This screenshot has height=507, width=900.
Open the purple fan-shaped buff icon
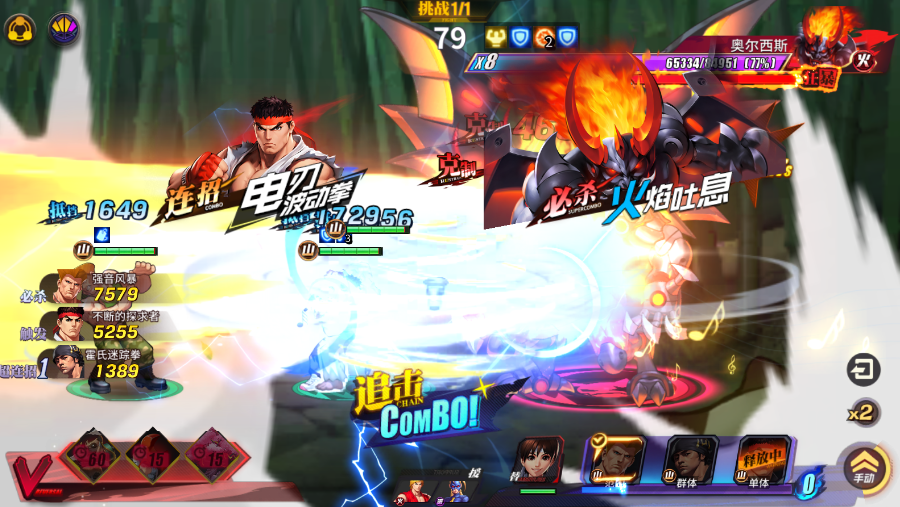[63, 27]
